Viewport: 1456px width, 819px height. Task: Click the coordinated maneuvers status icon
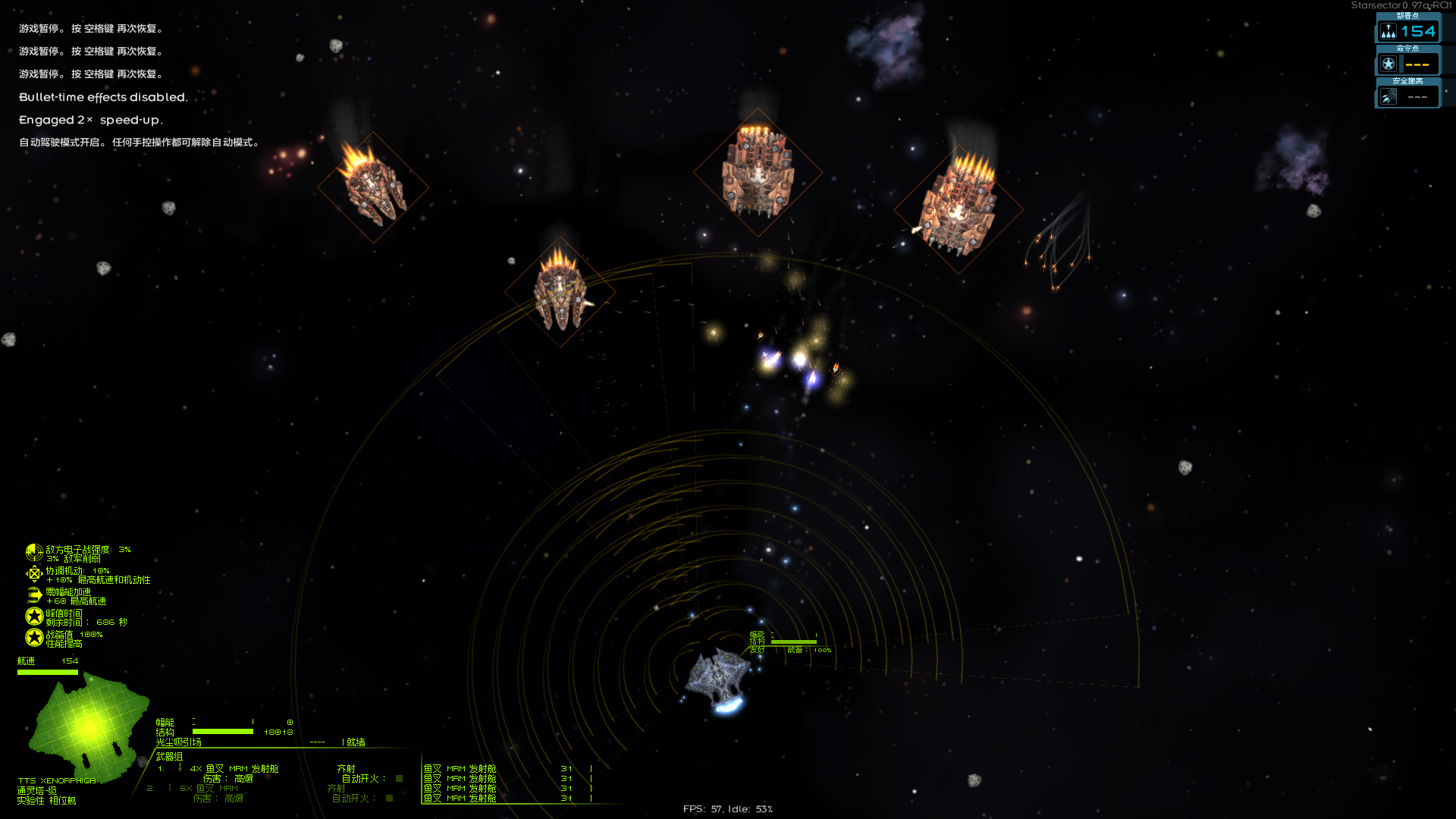tap(33, 574)
